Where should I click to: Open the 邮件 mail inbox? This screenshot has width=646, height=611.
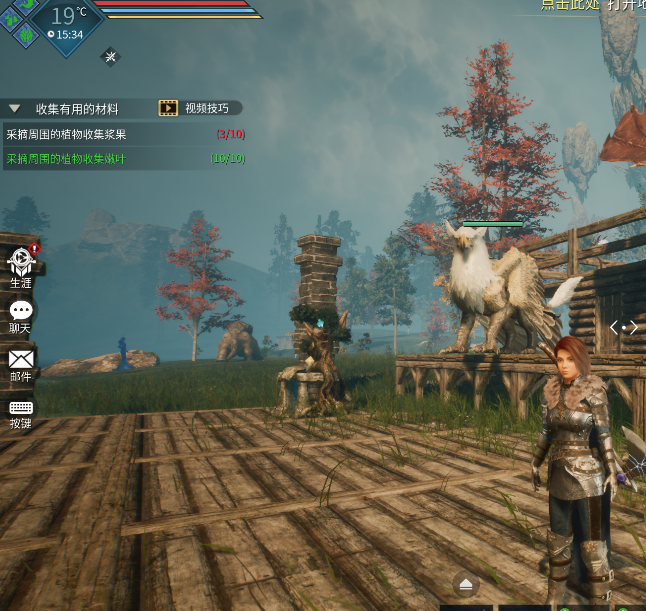click(x=21, y=362)
